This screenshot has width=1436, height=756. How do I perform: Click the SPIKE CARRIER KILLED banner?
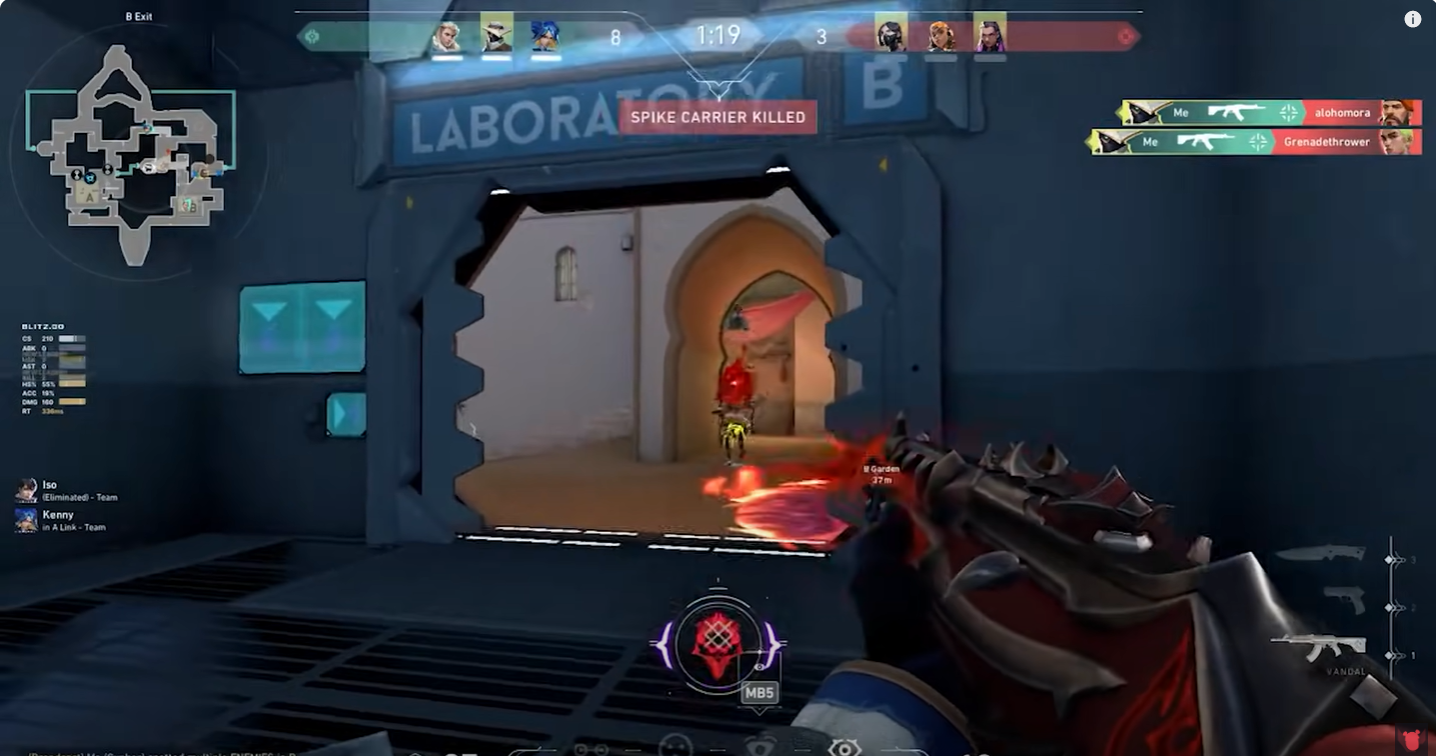click(718, 117)
